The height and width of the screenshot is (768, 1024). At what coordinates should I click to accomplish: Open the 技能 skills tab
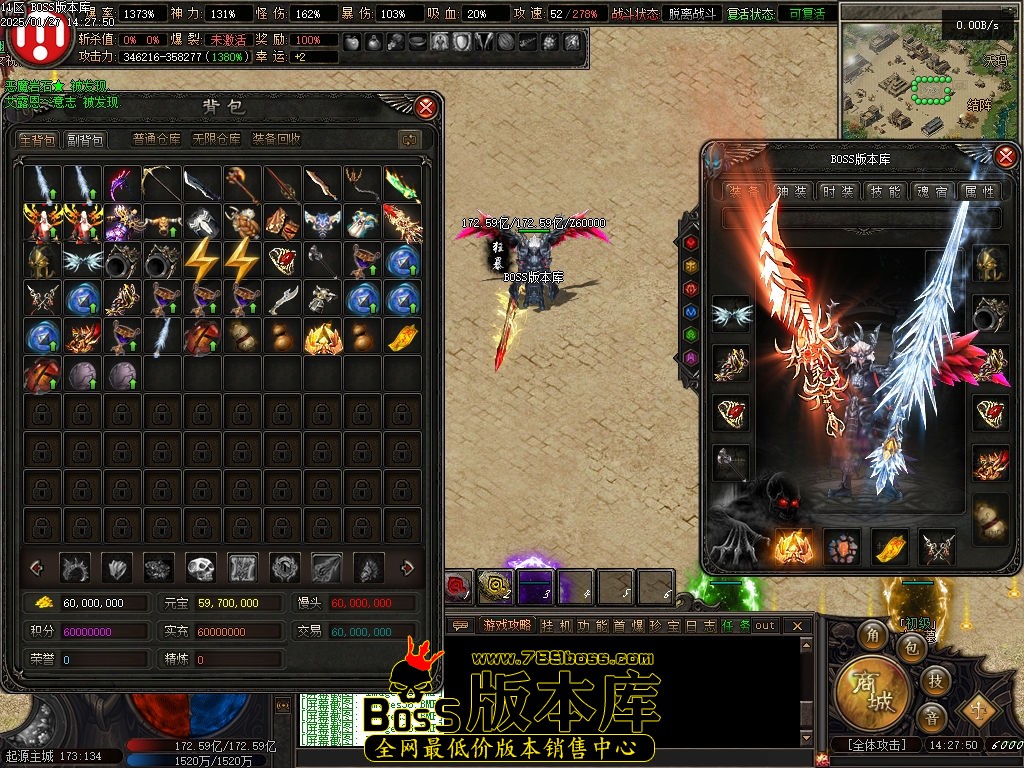[x=885, y=191]
